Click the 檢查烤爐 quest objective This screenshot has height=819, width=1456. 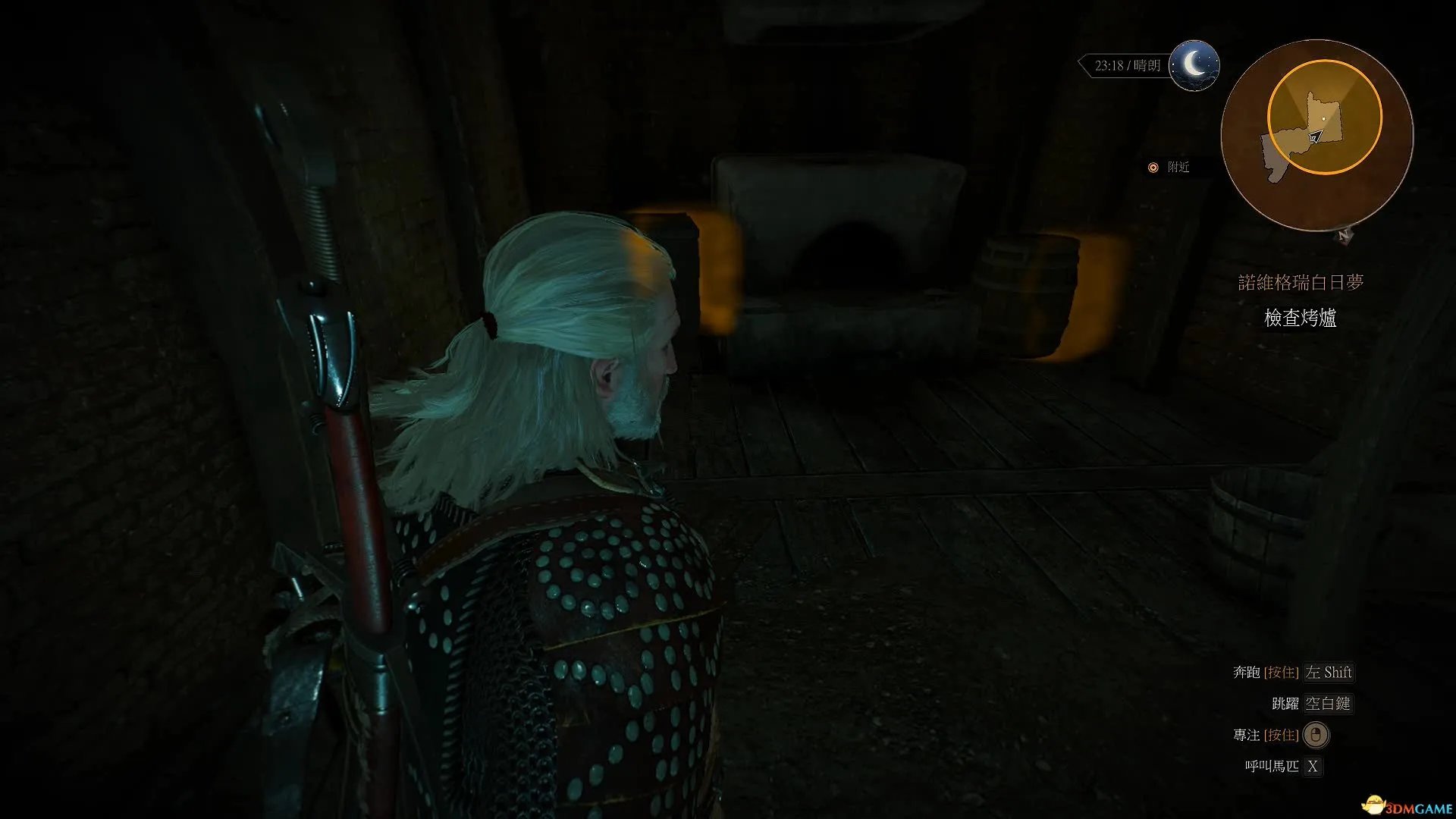1300,318
